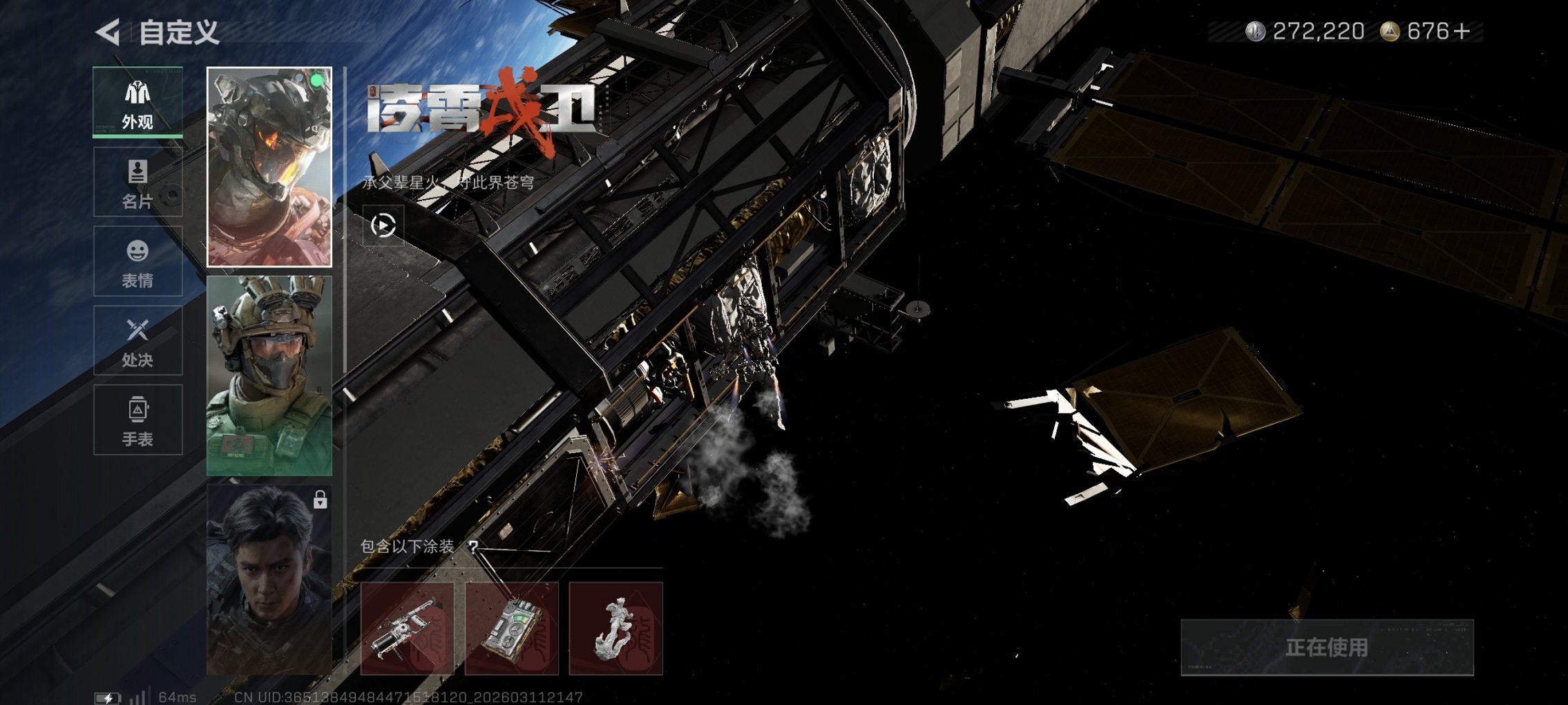Screen dimensions: 1568x705
Task: Select the orange-visor space helmet skin
Action: coord(269,167)
